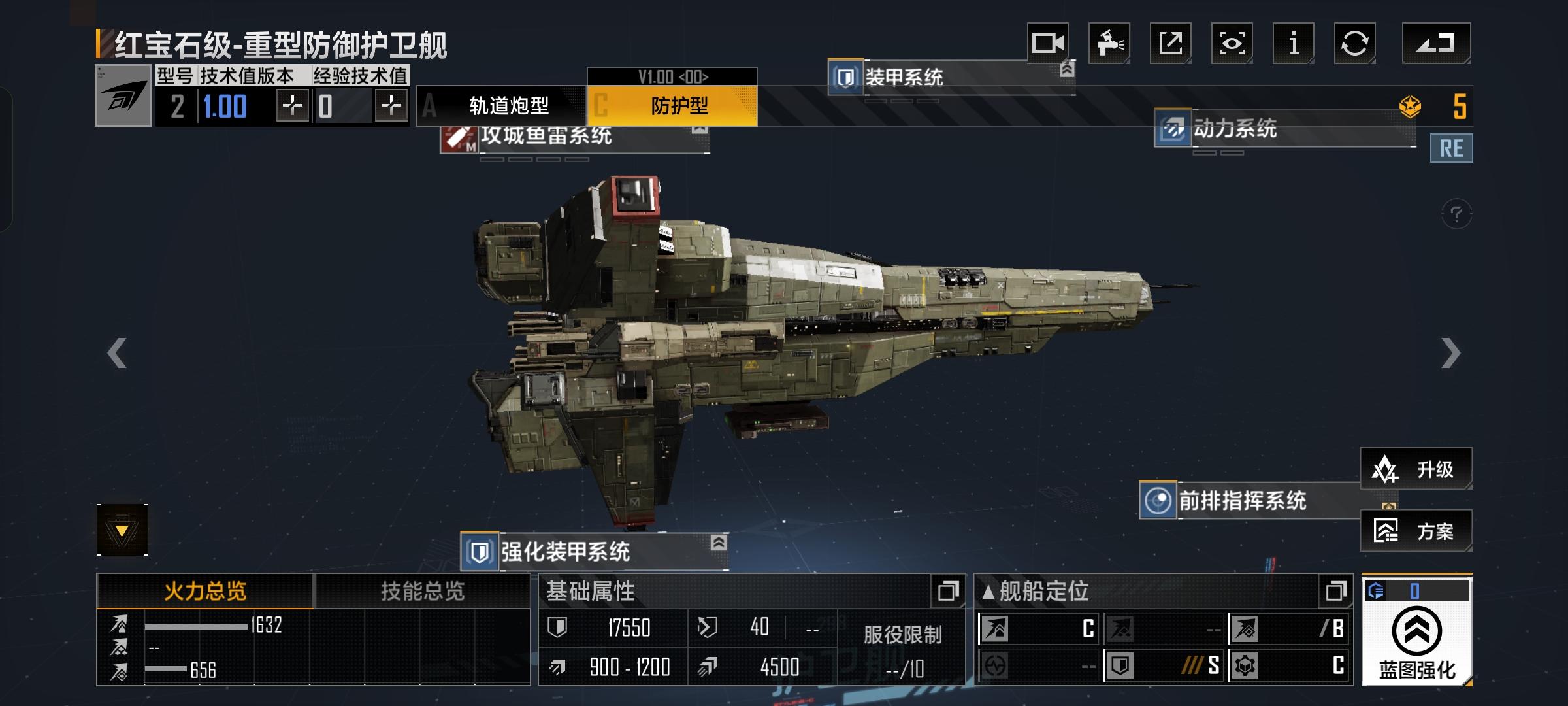Toggle the eye focus view icon
The image size is (1568, 706).
pos(1231,43)
